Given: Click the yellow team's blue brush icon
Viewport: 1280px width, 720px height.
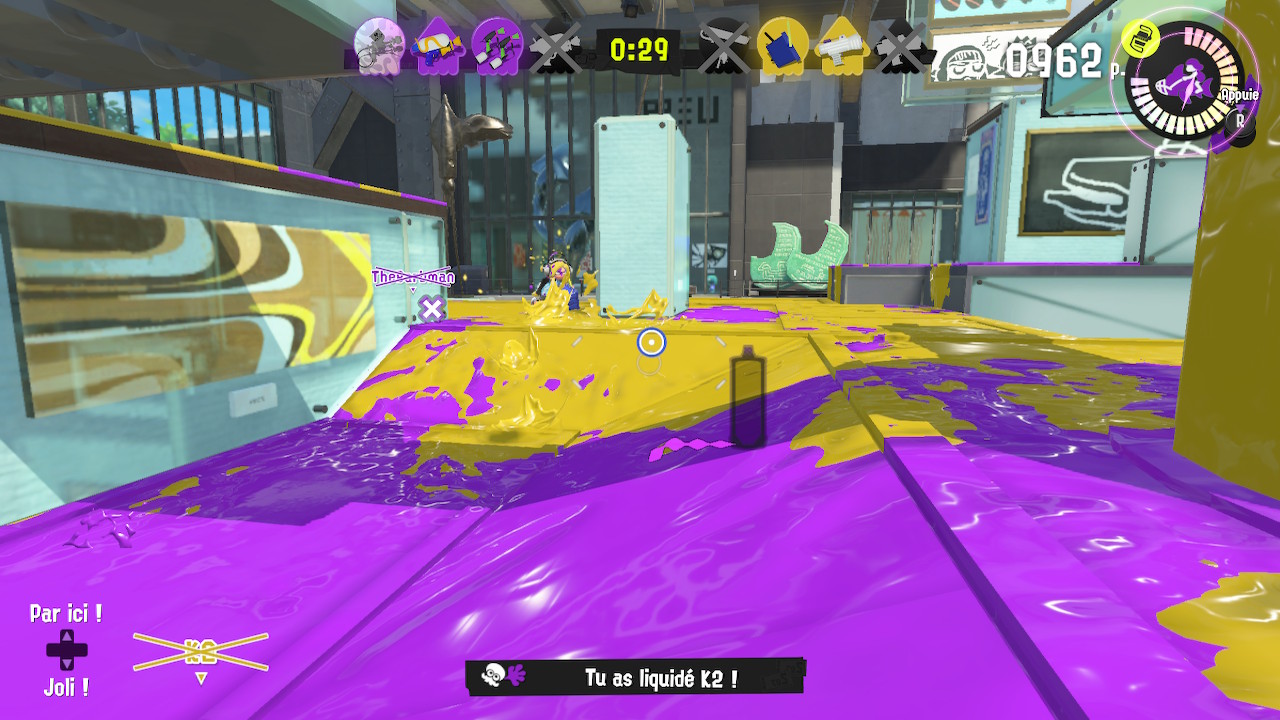Looking at the screenshot, I should pyautogui.click(x=783, y=46).
